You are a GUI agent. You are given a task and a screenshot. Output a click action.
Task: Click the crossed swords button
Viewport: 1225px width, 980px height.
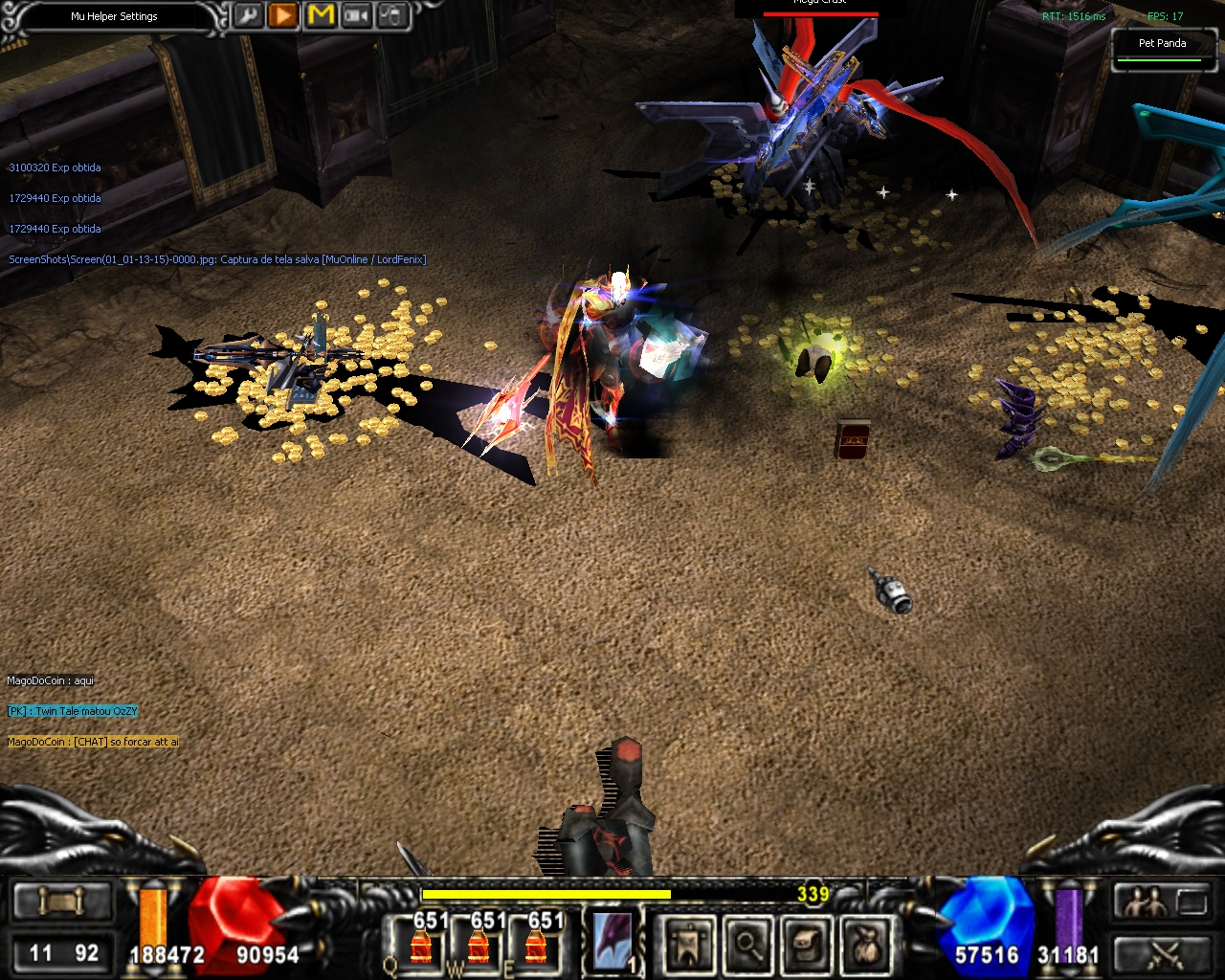click(x=1165, y=953)
